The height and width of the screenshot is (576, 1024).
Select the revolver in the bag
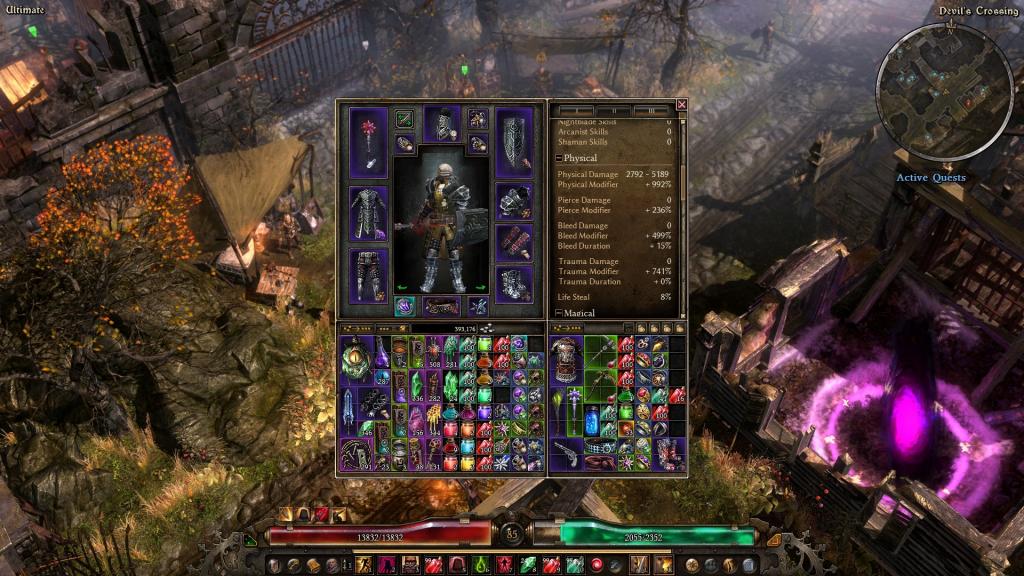point(568,452)
